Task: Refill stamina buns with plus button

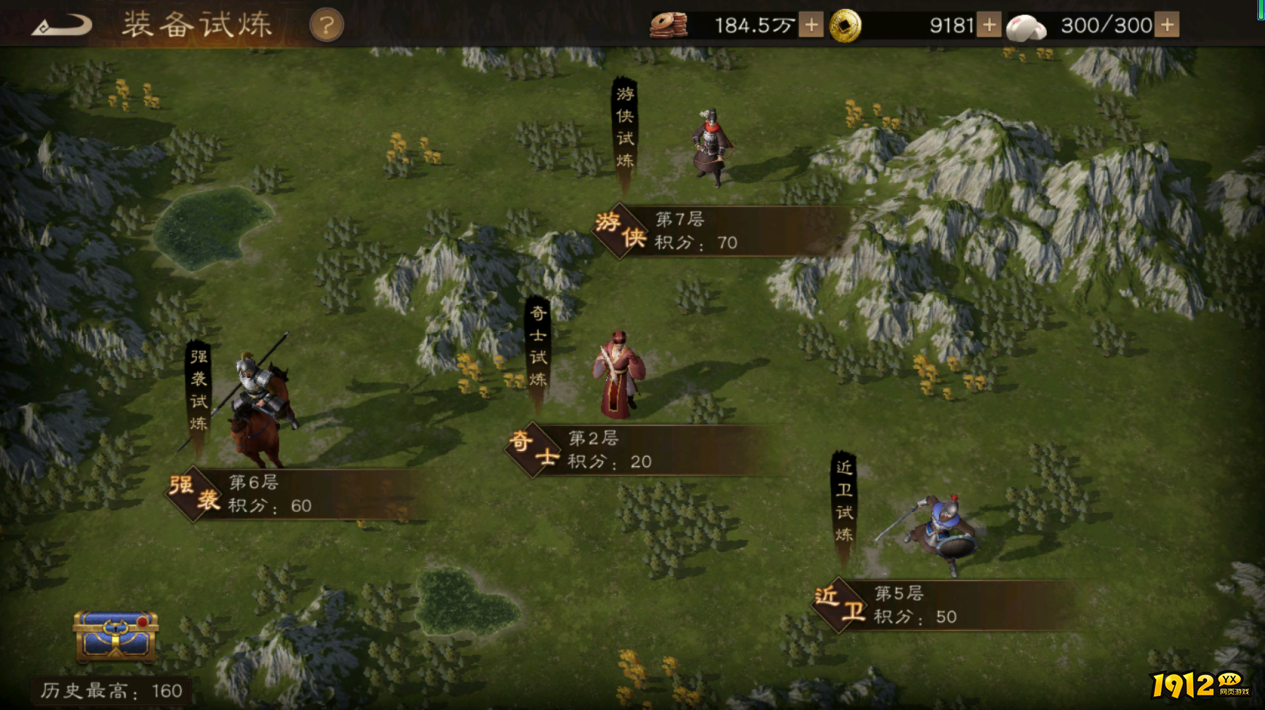Action: click(x=1167, y=25)
